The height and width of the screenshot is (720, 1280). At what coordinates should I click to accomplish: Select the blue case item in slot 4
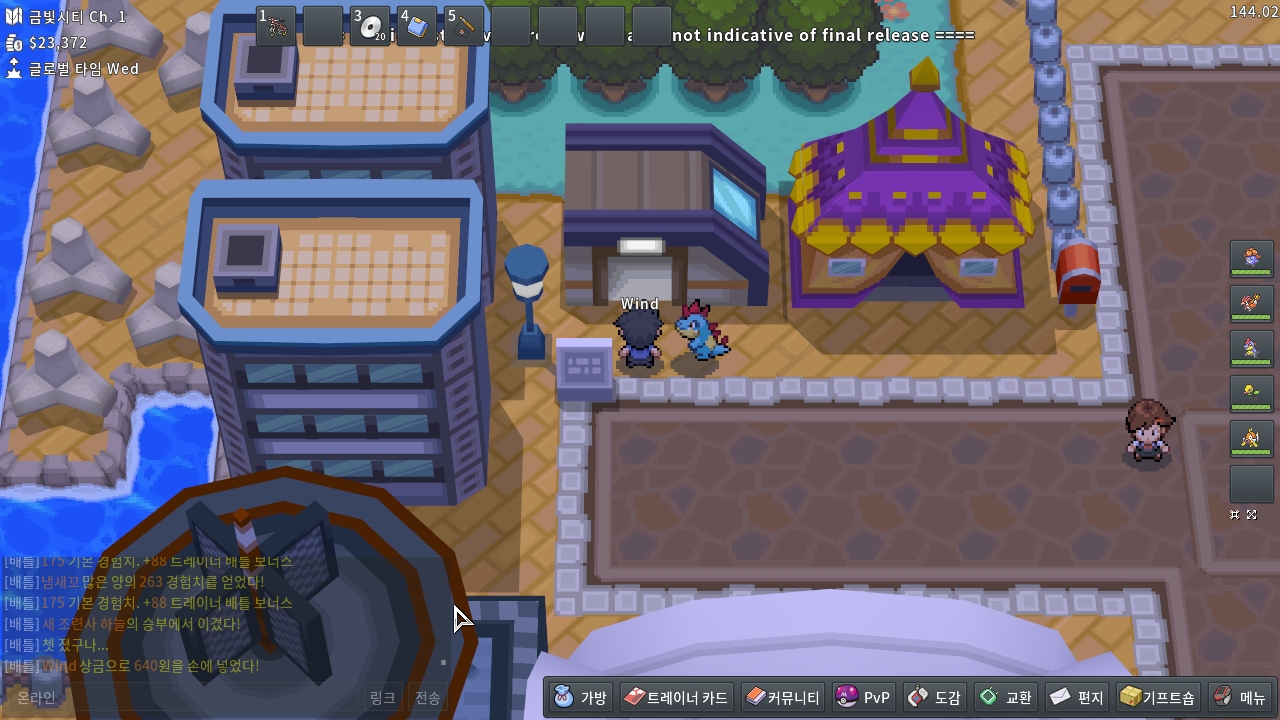(x=417, y=26)
